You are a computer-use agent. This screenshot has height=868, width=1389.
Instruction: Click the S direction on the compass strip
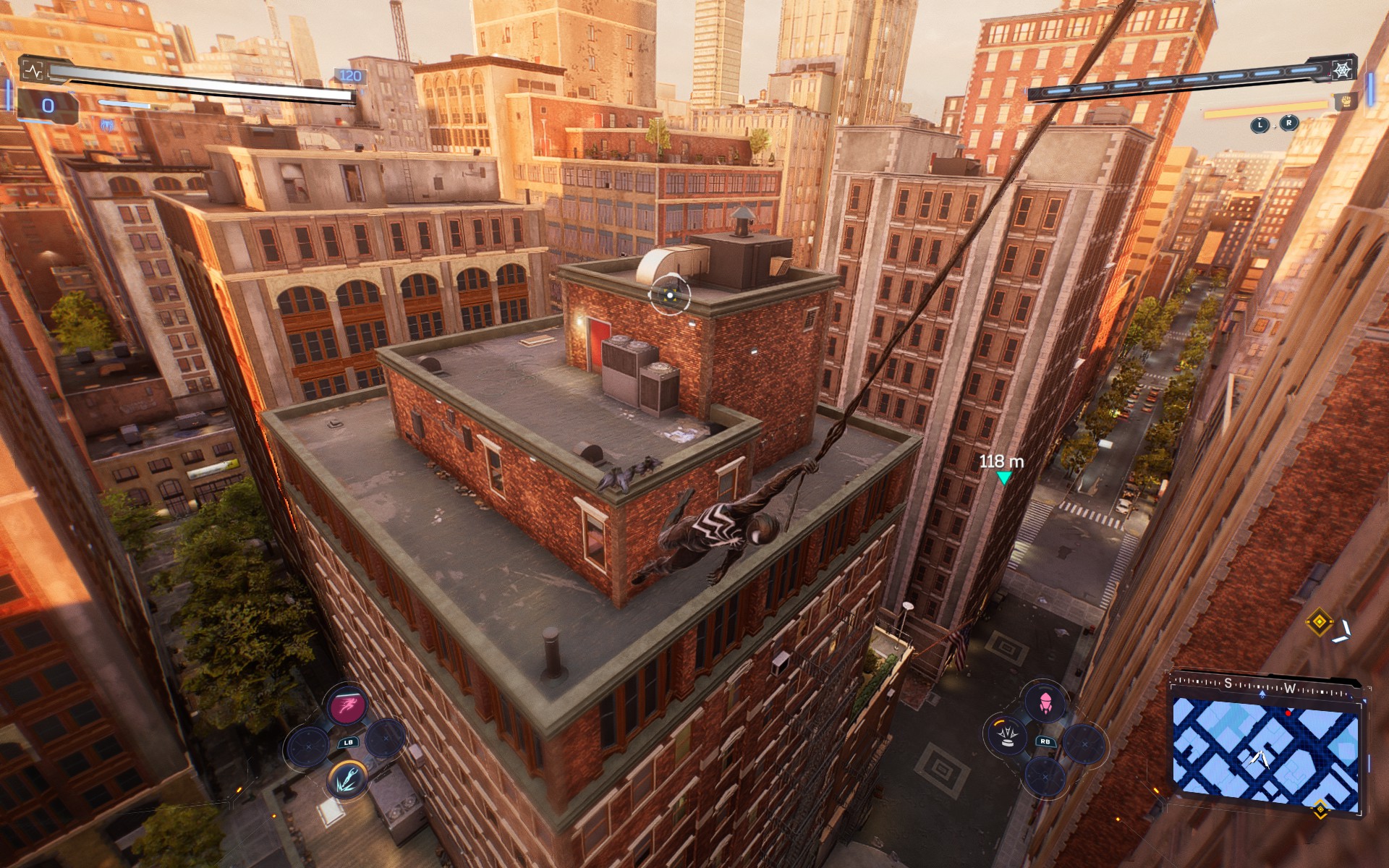pos(1228,684)
